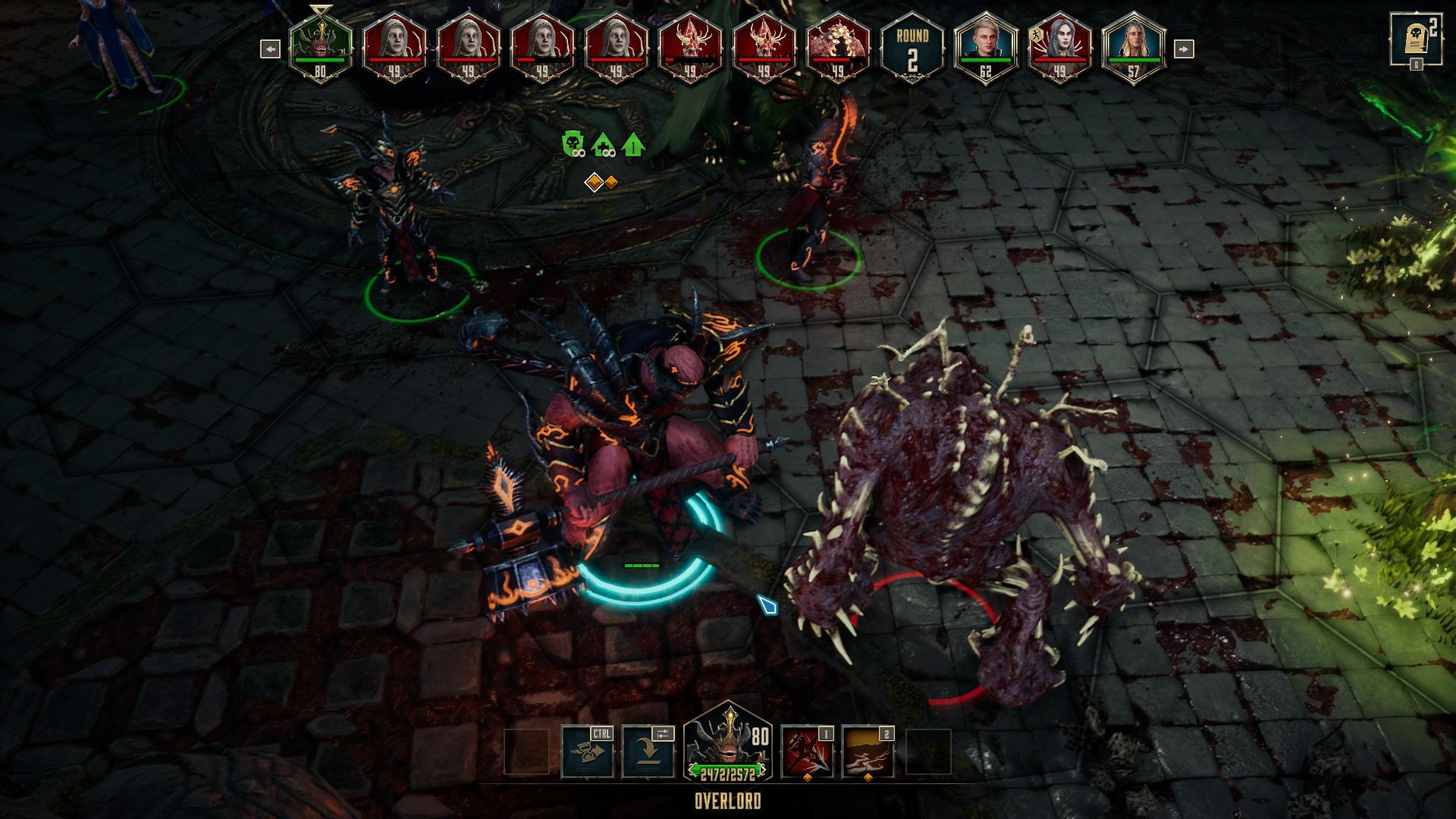Click the G keybind label under the scroll icon
This screenshot has height=819, width=1456.
(1417, 64)
